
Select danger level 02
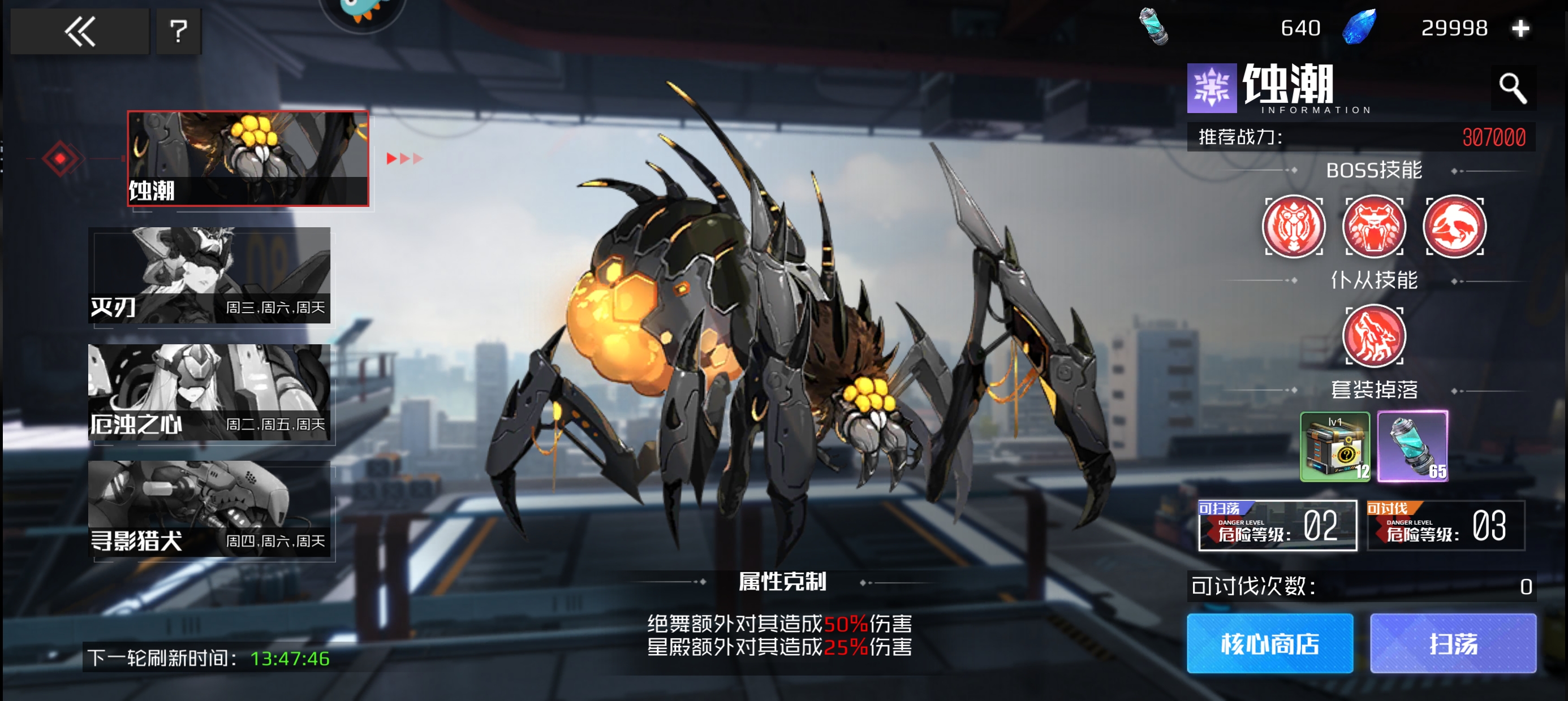(1277, 525)
